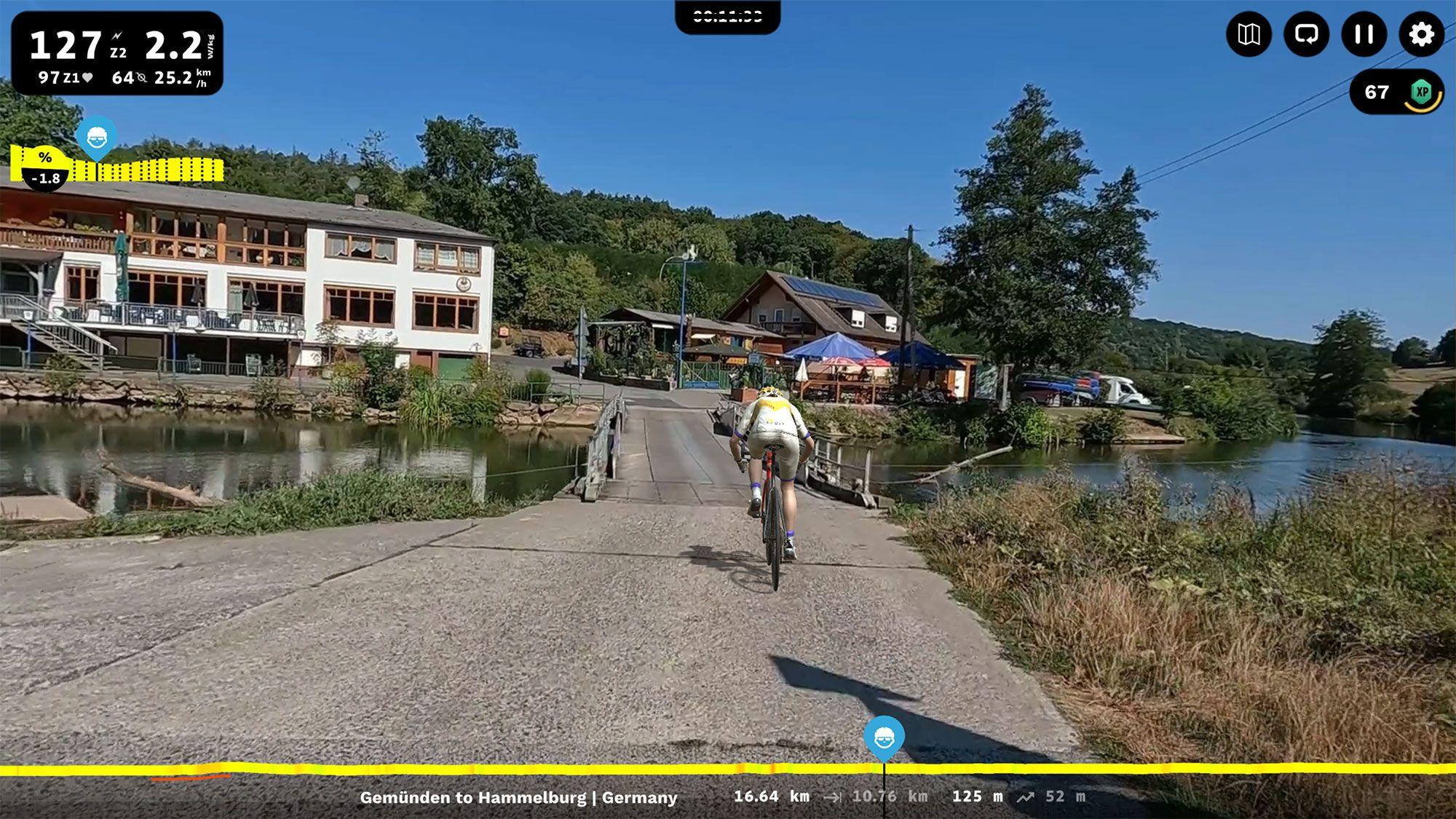Click the route name Gemünden to Hammelburg

(518, 797)
